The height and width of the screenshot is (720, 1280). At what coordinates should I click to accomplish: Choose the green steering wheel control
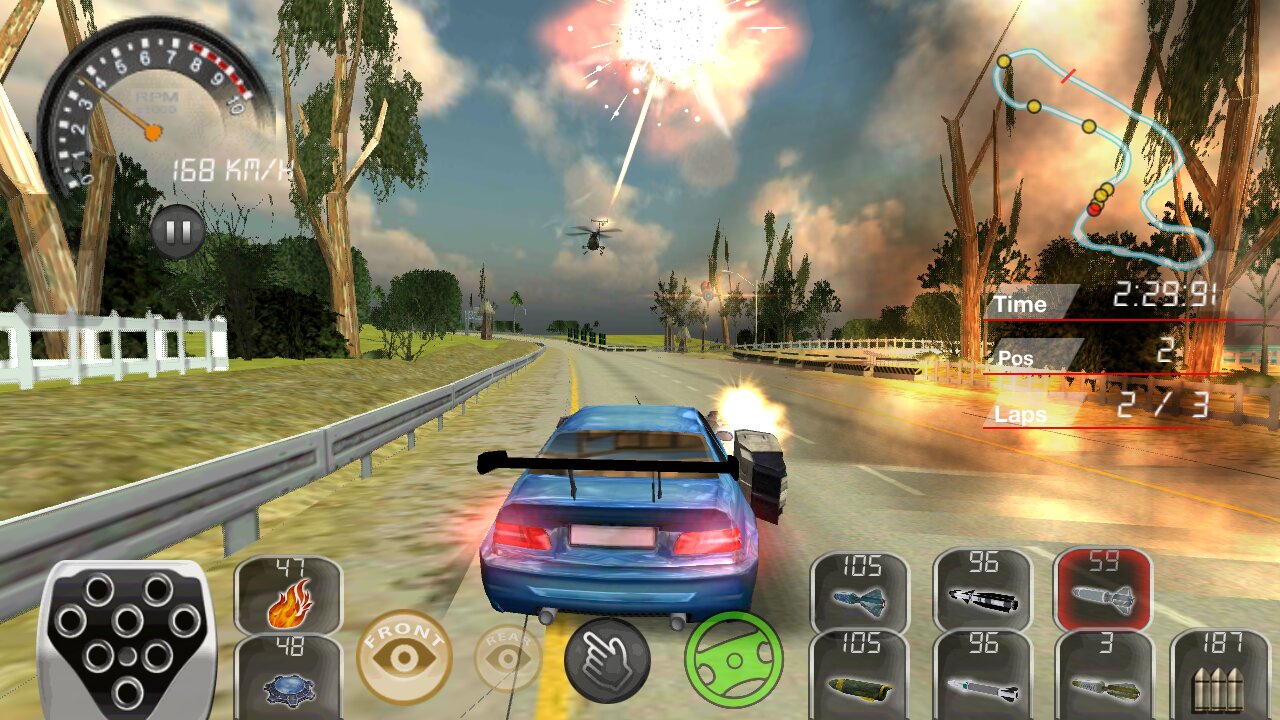click(x=733, y=659)
